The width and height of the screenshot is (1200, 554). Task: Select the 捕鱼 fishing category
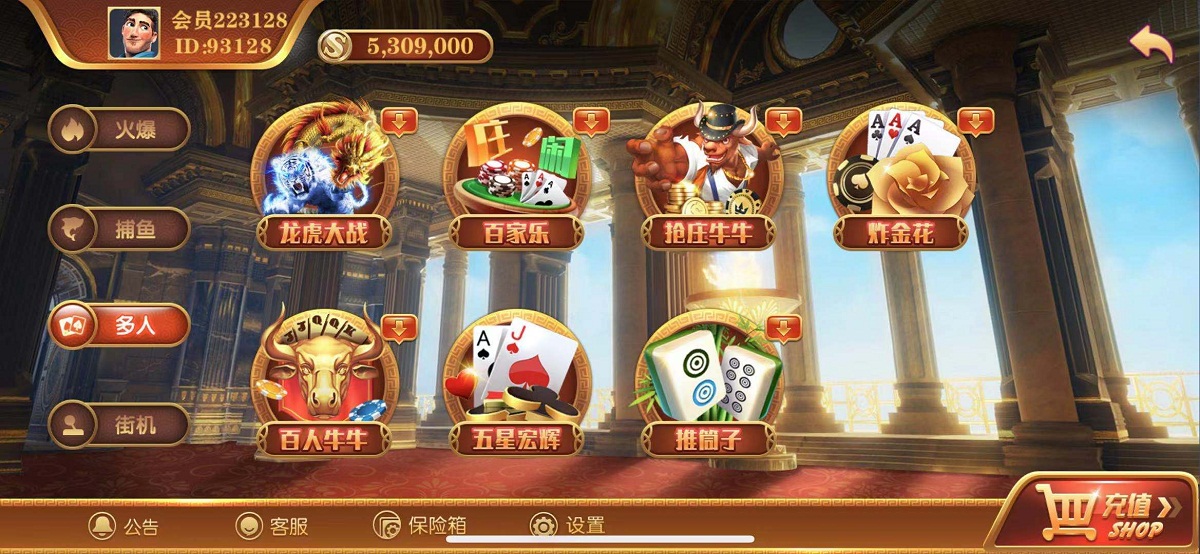coord(120,229)
